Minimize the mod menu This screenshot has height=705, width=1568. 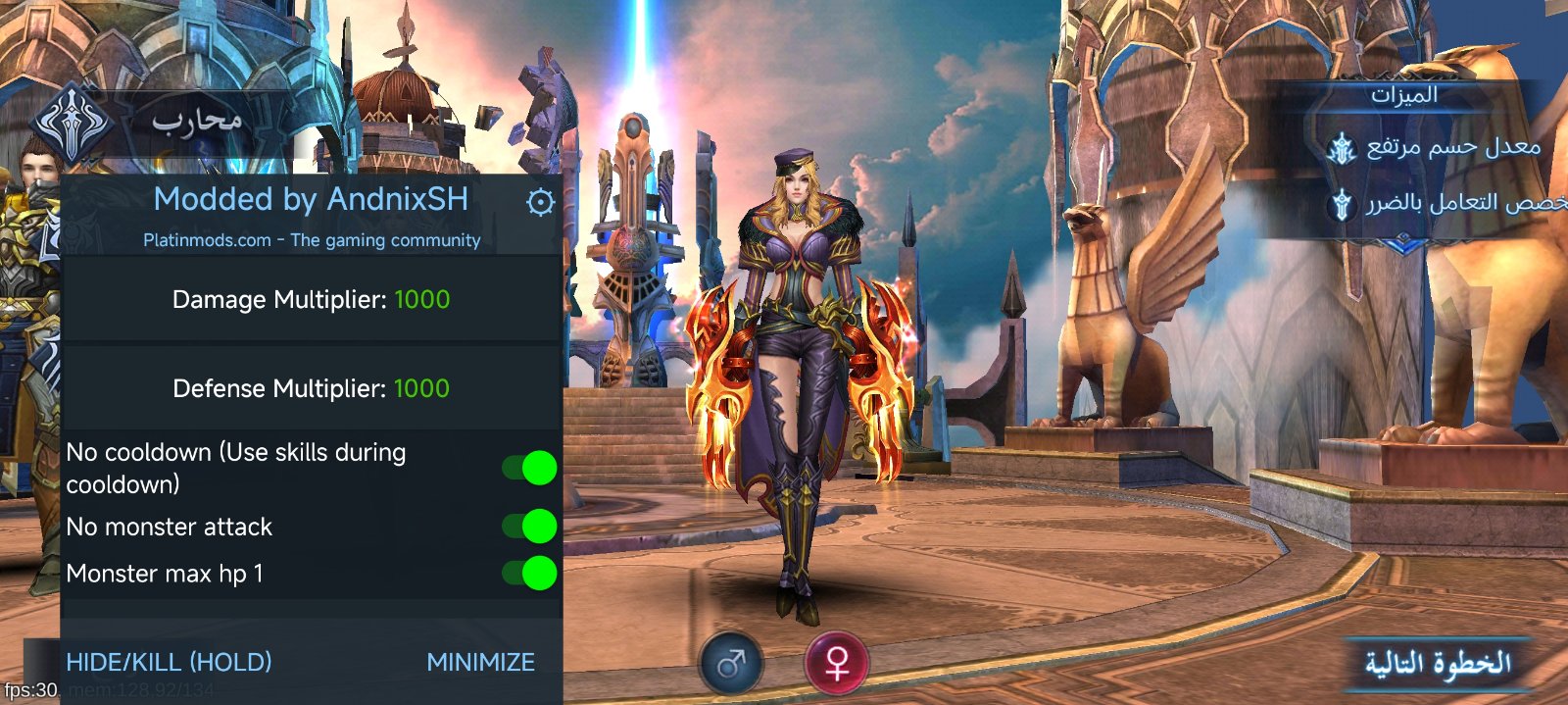(x=480, y=662)
